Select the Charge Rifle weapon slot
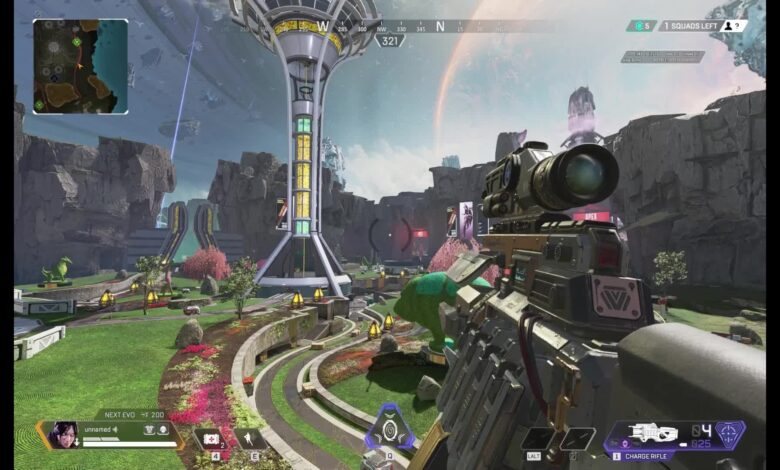The height and width of the screenshot is (470, 780). [x=653, y=434]
